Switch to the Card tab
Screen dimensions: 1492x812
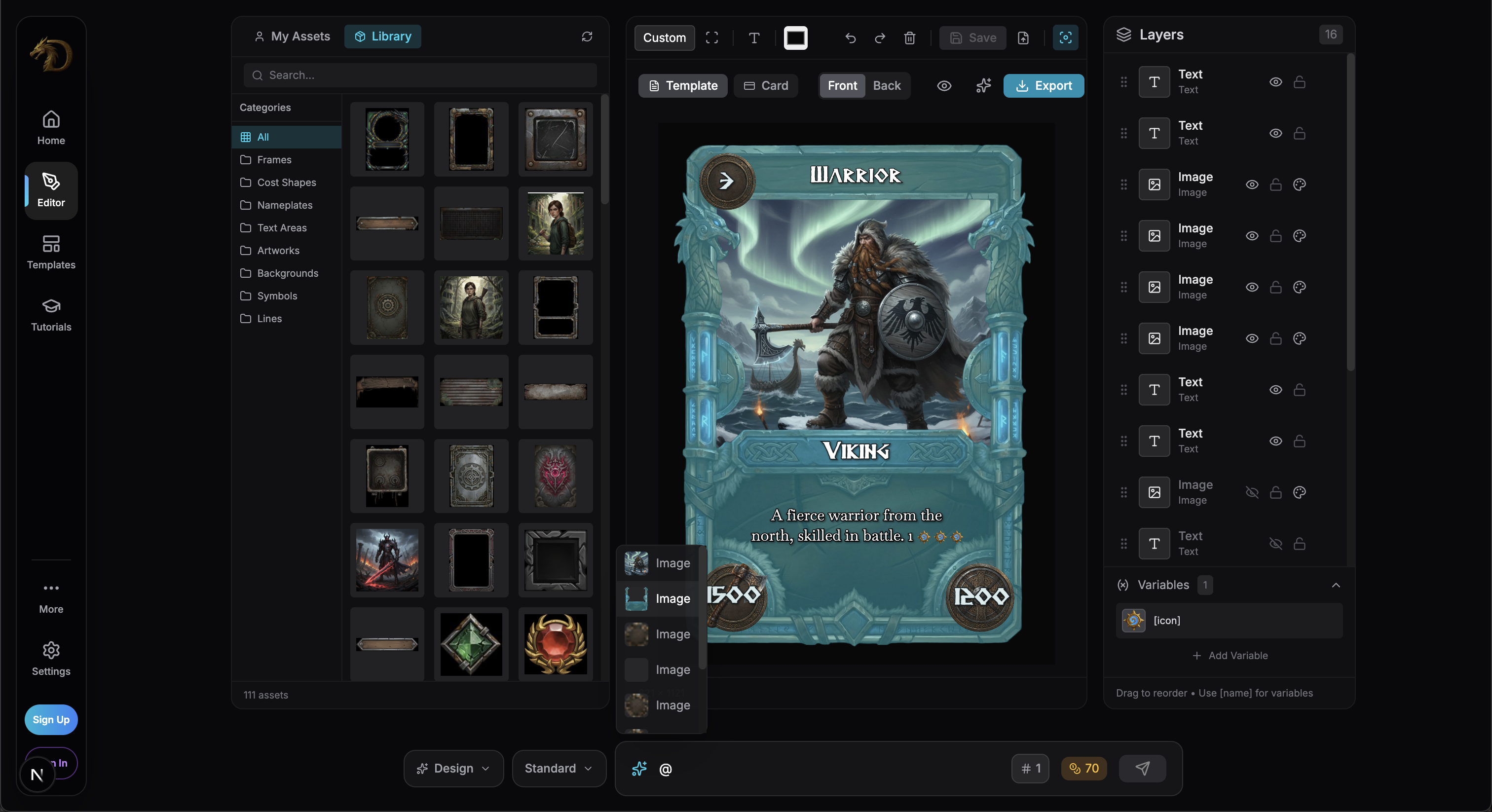pyautogui.click(x=766, y=86)
